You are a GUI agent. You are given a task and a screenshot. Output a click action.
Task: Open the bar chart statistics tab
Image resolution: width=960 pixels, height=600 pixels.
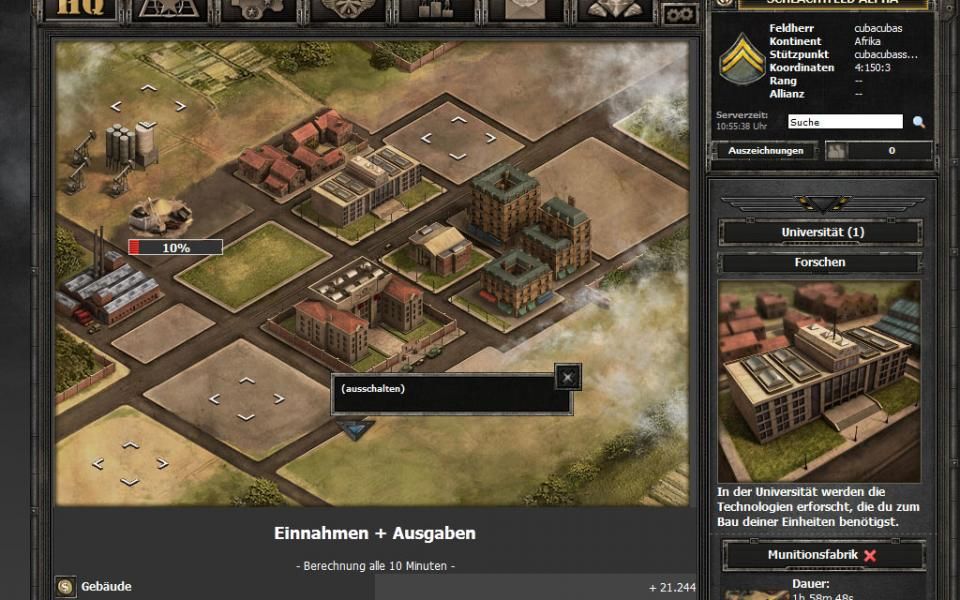pyautogui.click(x=437, y=10)
